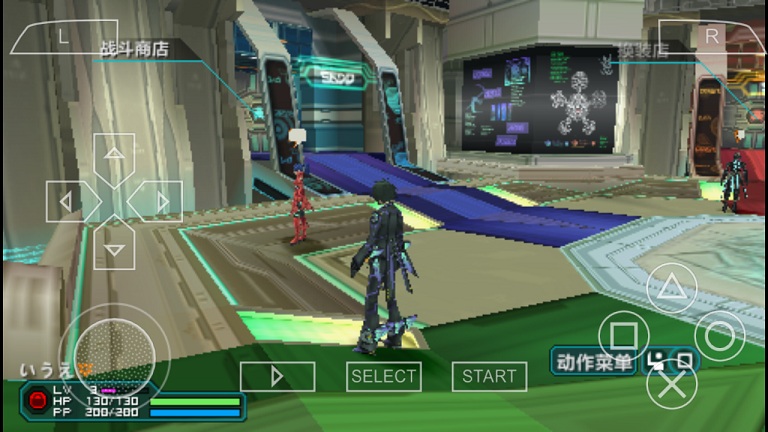
Task: Toggle the fast-forward arrow button
Action: point(277,376)
